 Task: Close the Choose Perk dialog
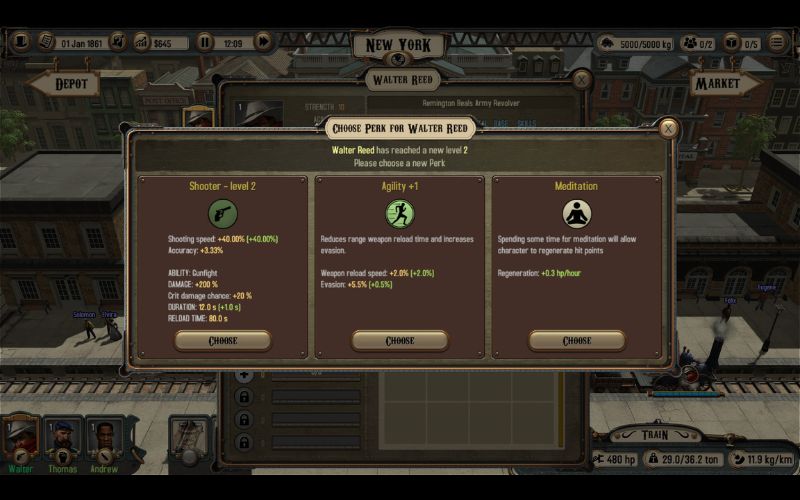pos(668,129)
